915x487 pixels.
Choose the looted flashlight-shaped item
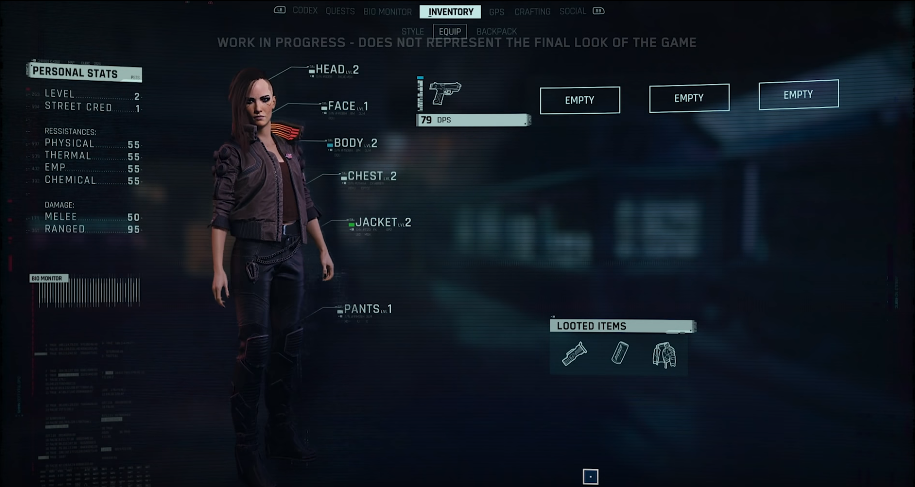pyautogui.click(x=574, y=354)
